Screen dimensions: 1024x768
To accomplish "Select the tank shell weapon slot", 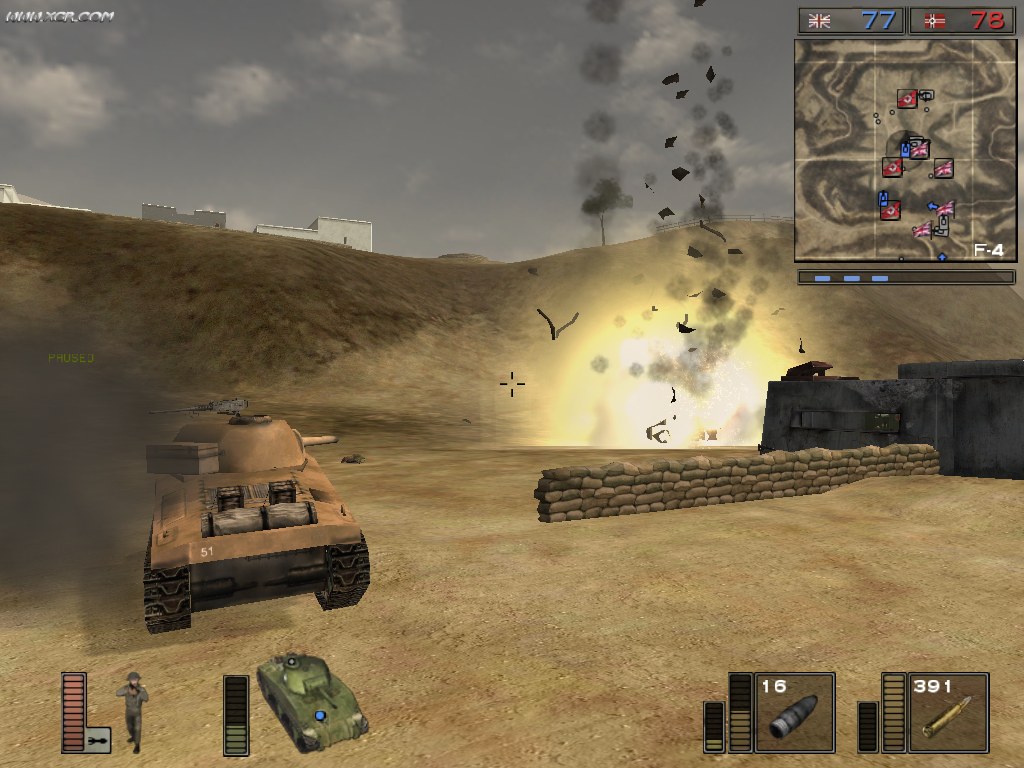I will 794,712.
